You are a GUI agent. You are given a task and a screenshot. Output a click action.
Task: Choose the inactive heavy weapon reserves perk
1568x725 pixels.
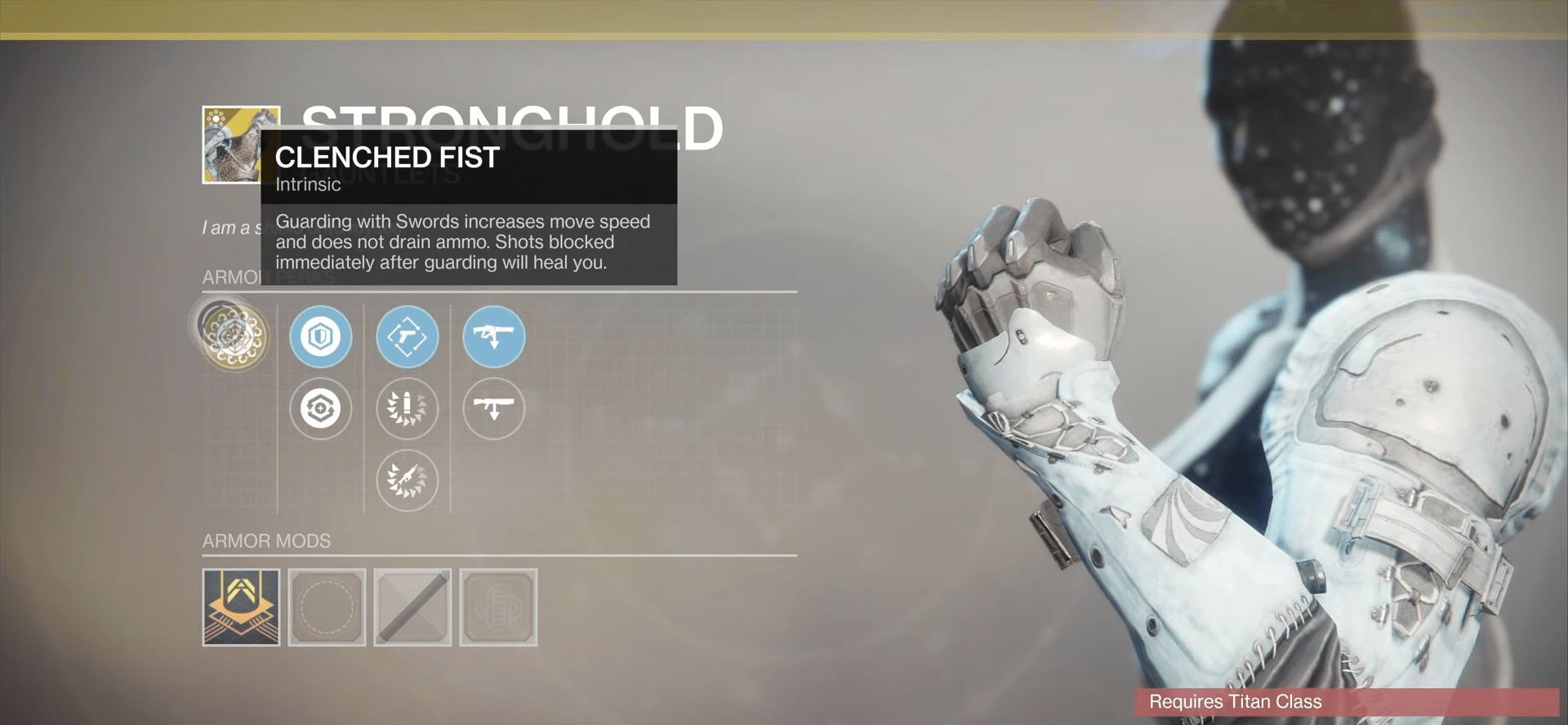494,408
